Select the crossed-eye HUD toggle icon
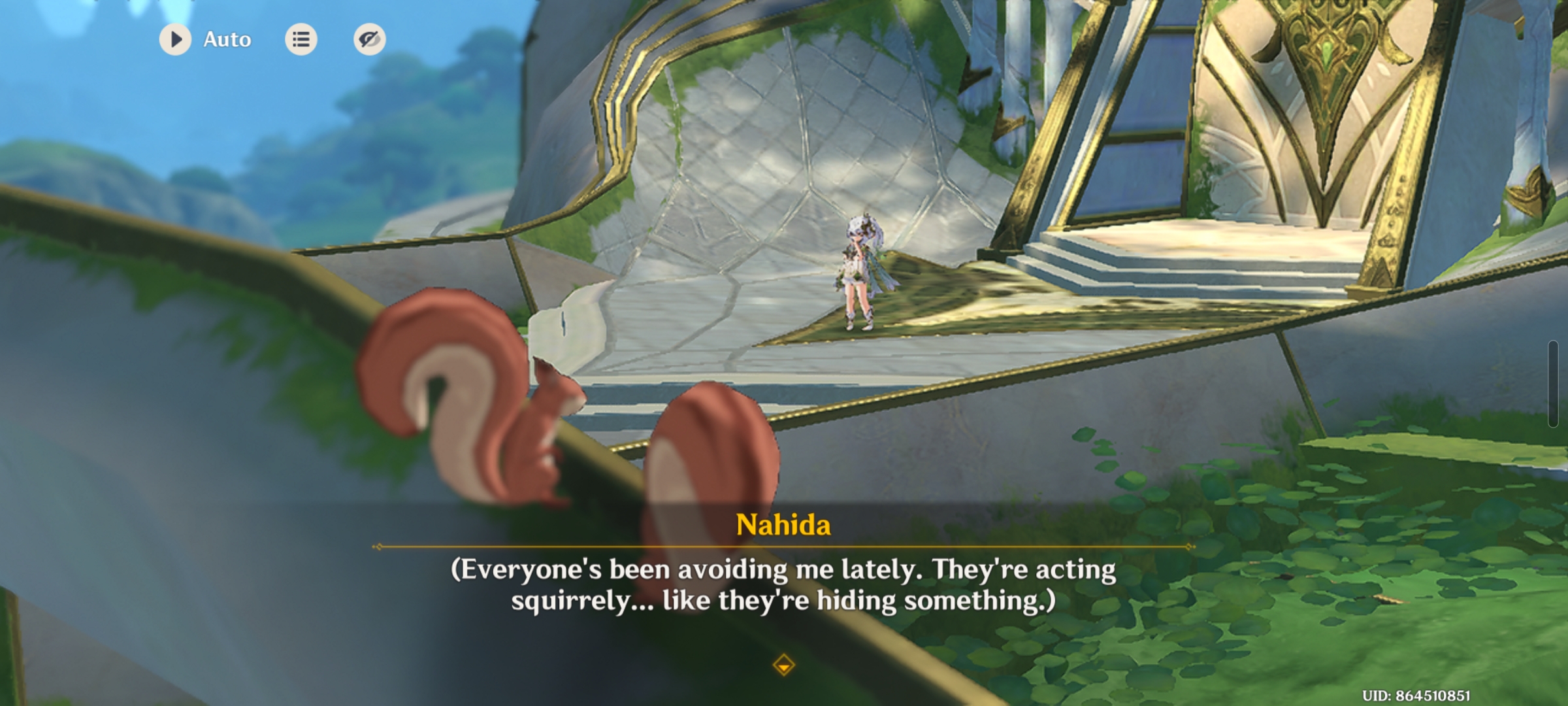The image size is (1568, 706). pos(368,39)
